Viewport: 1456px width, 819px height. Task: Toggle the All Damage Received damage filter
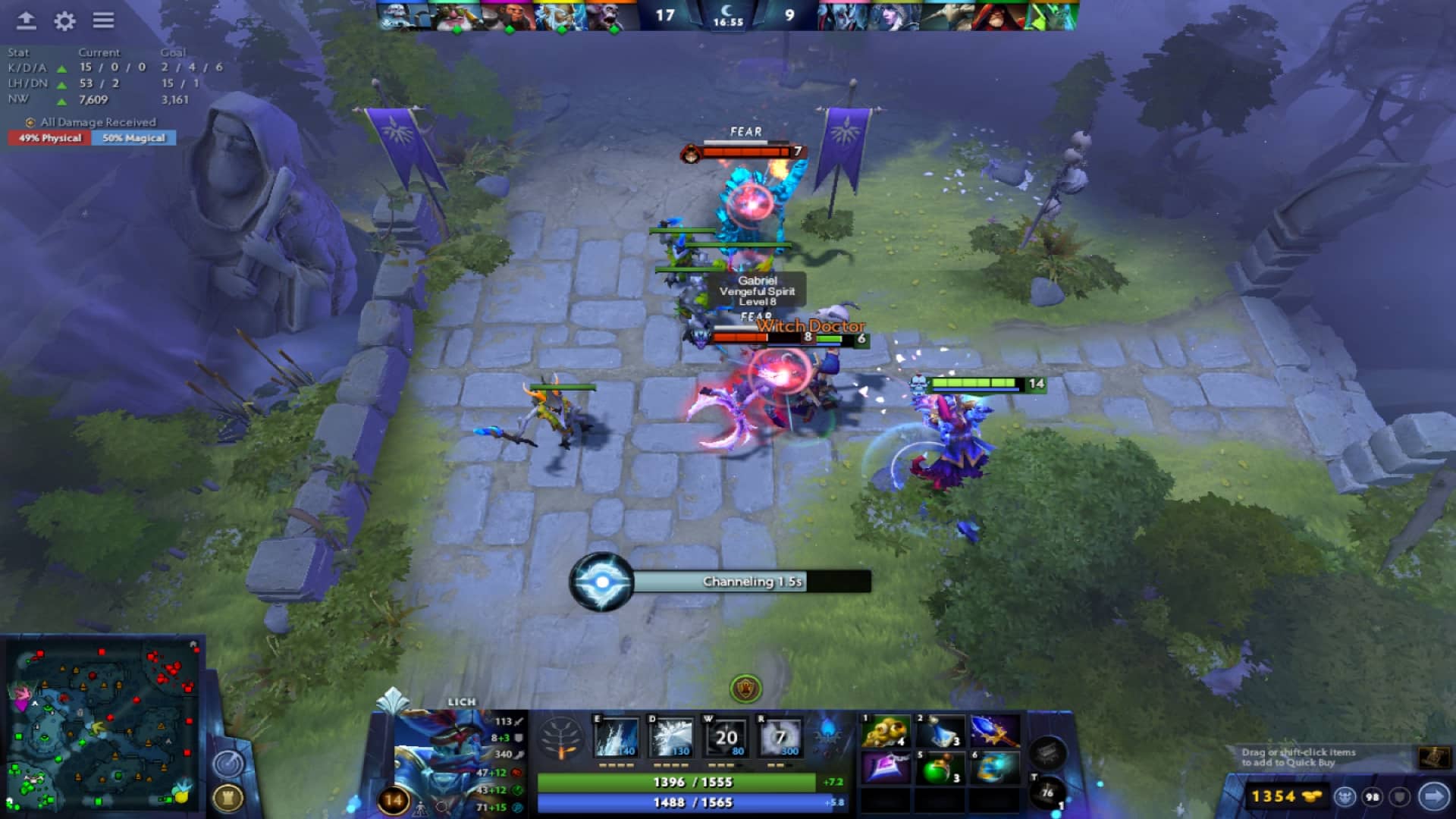[91, 122]
